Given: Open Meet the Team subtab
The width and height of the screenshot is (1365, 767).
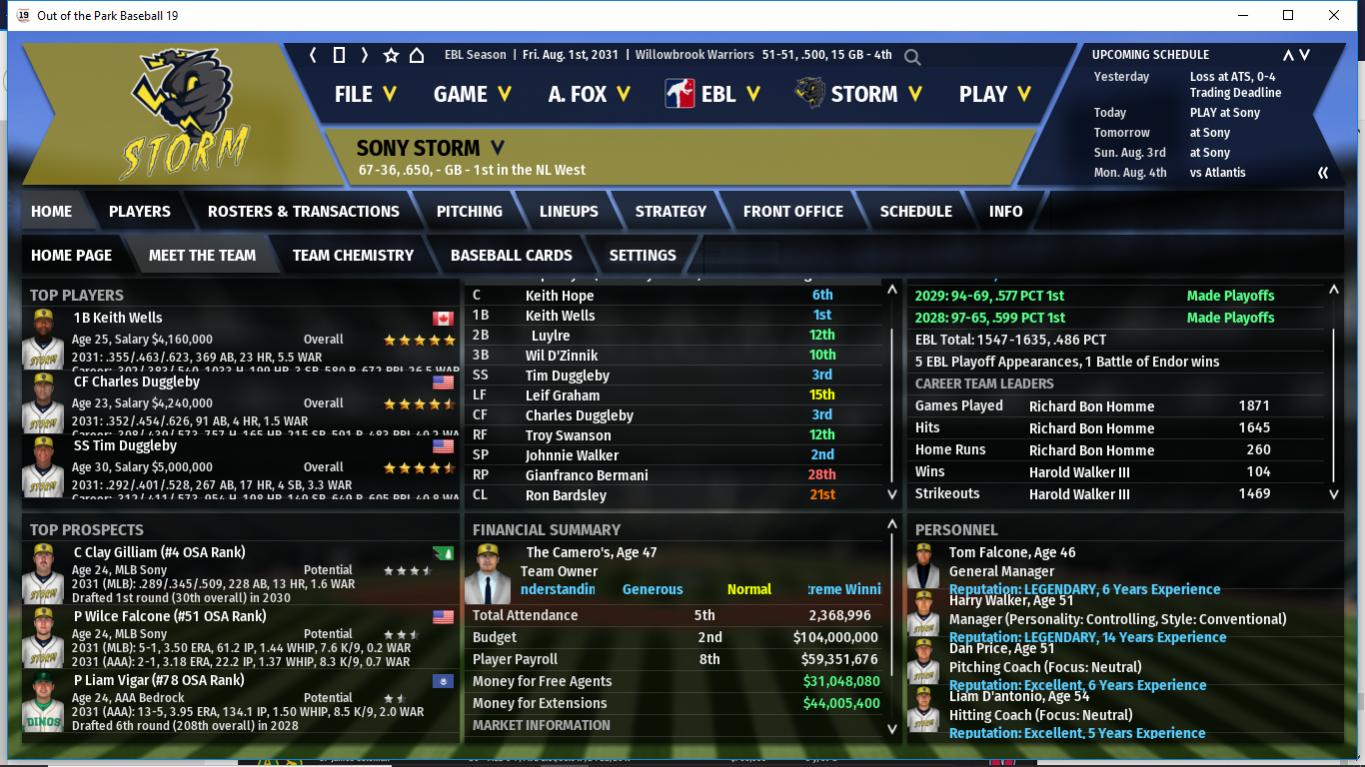Looking at the screenshot, I should point(202,255).
